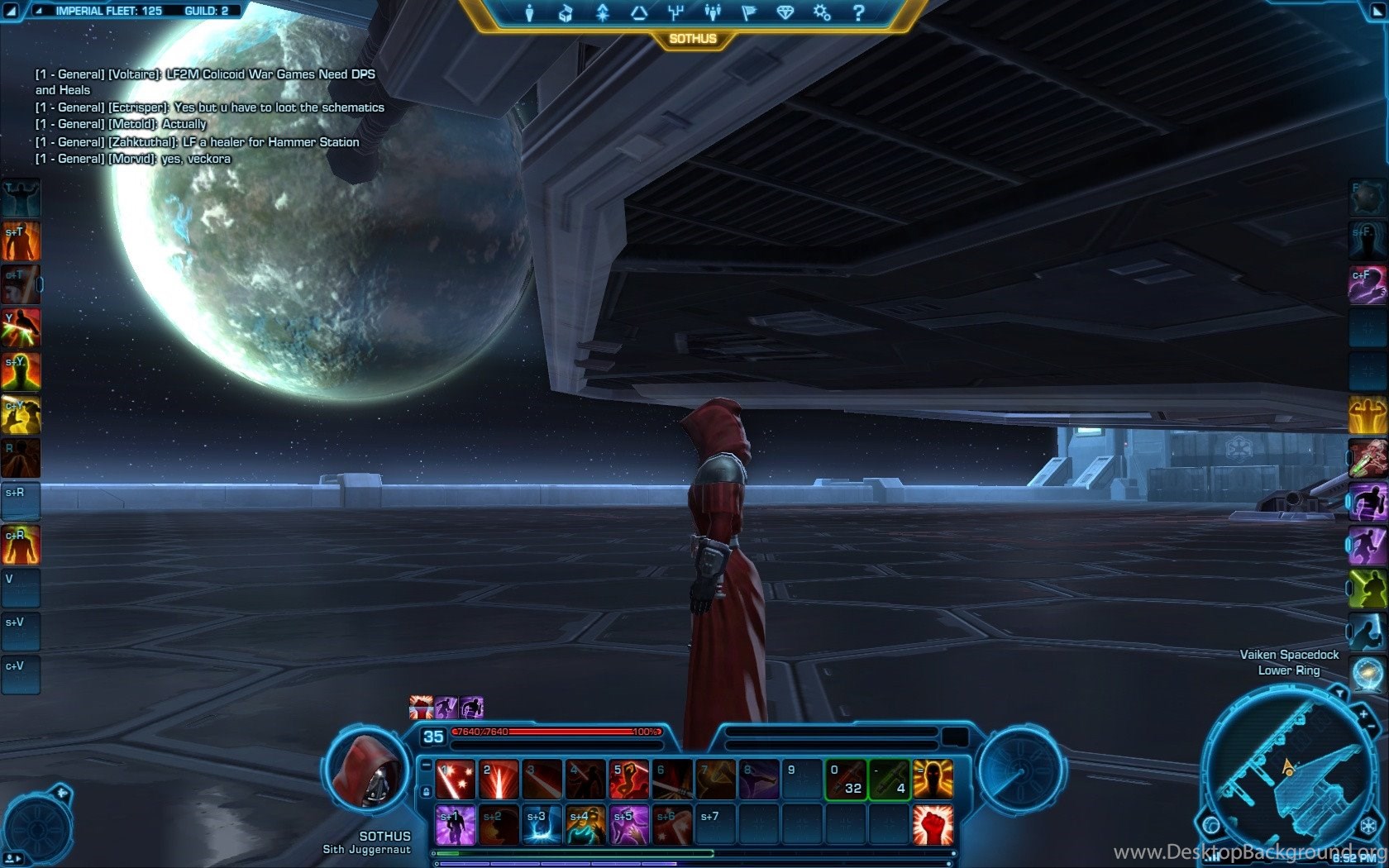1389x868 pixels.
Task: Activate the red fist ability icon
Action: click(x=933, y=824)
